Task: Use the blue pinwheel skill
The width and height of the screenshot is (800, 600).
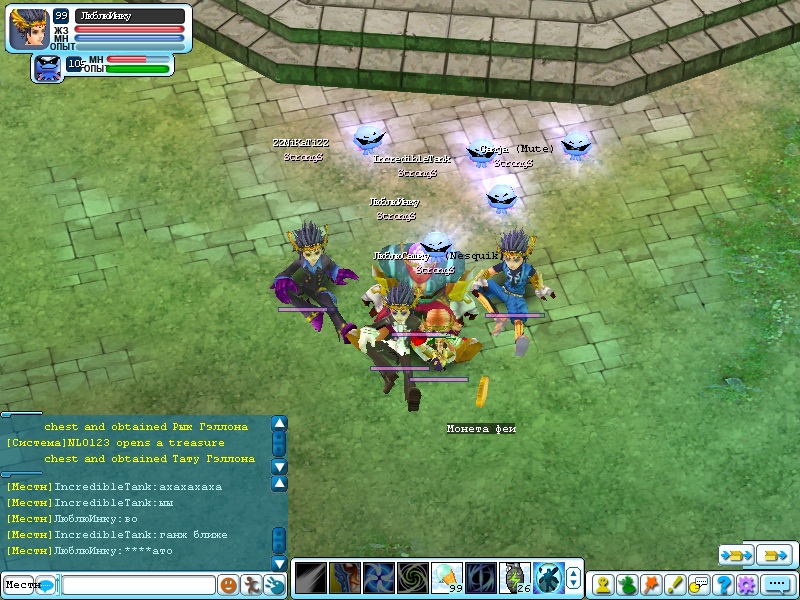Action: pyautogui.click(x=379, y=578)
